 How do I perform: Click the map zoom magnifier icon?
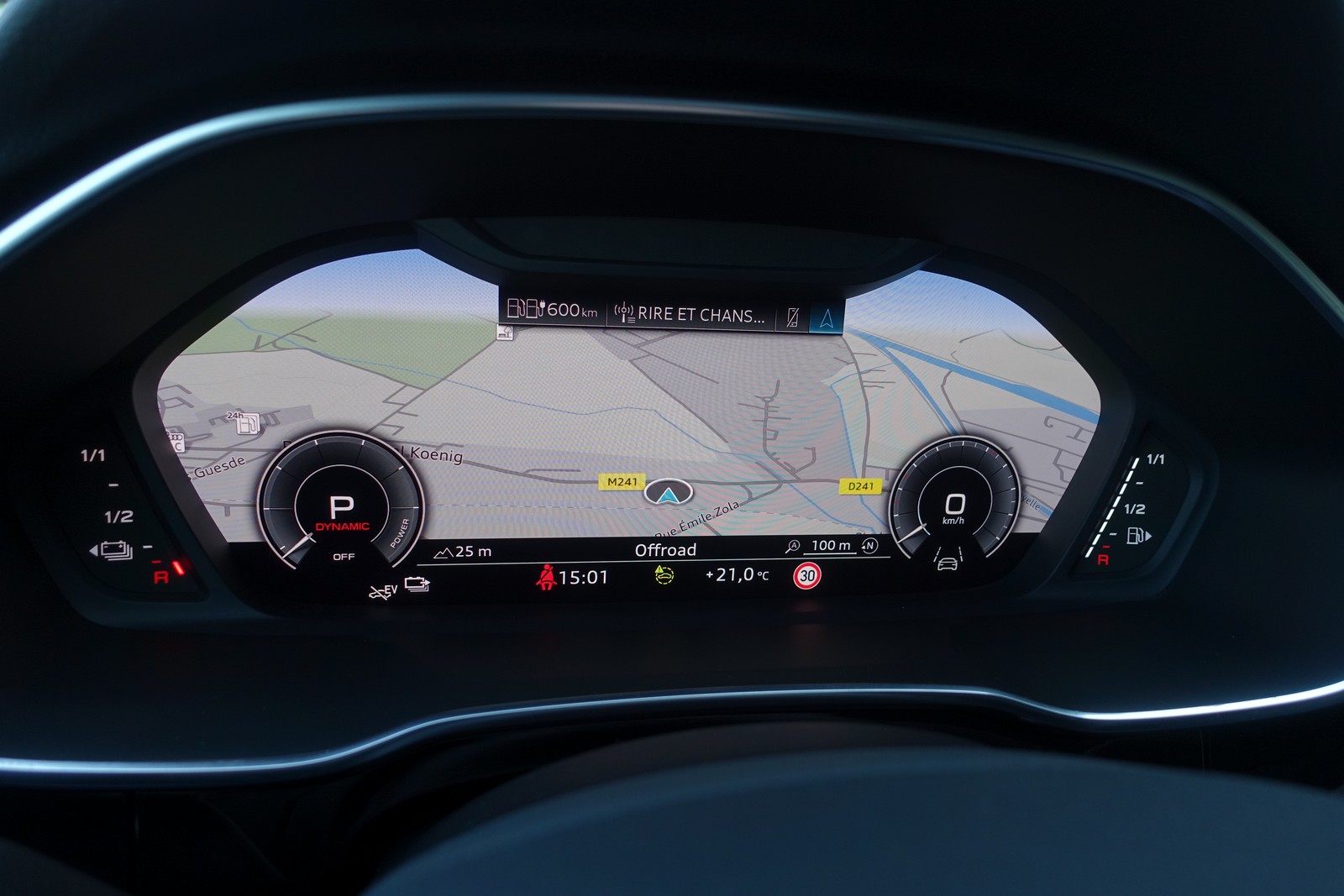point(792,546)
